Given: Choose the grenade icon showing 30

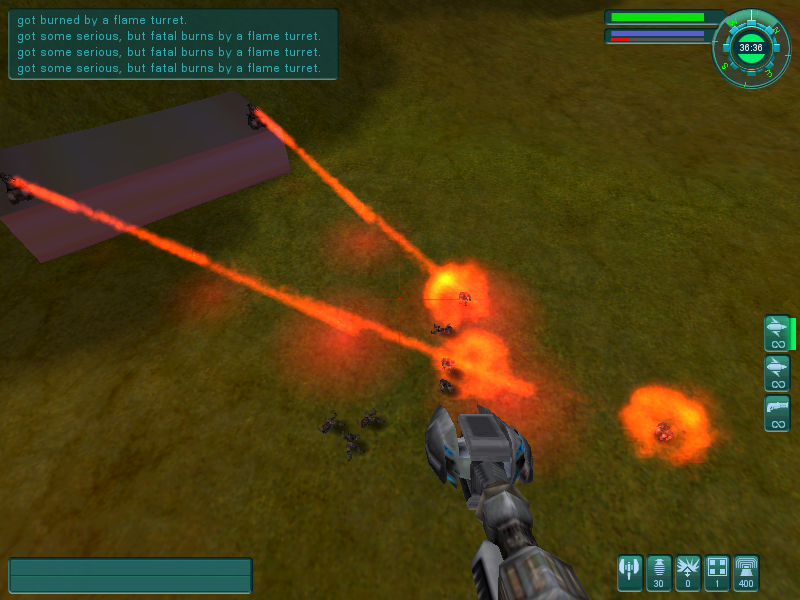Looking at the screenshot, I should click(659, 573).
